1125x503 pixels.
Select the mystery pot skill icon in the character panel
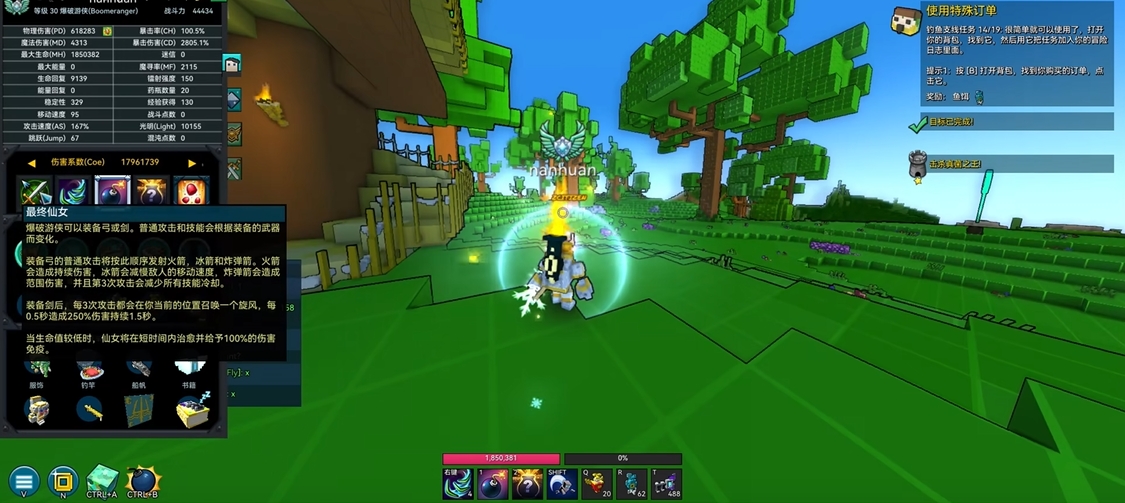click(x=151, y=191)
